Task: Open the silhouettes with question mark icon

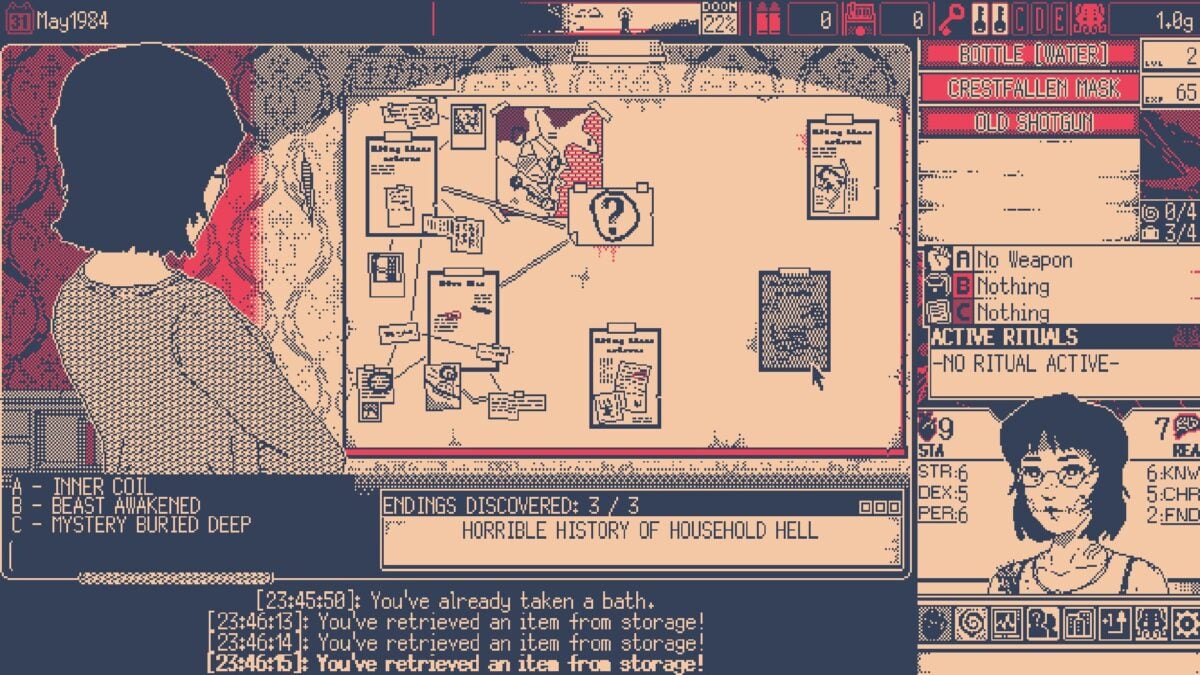Action: point(1041,625)
